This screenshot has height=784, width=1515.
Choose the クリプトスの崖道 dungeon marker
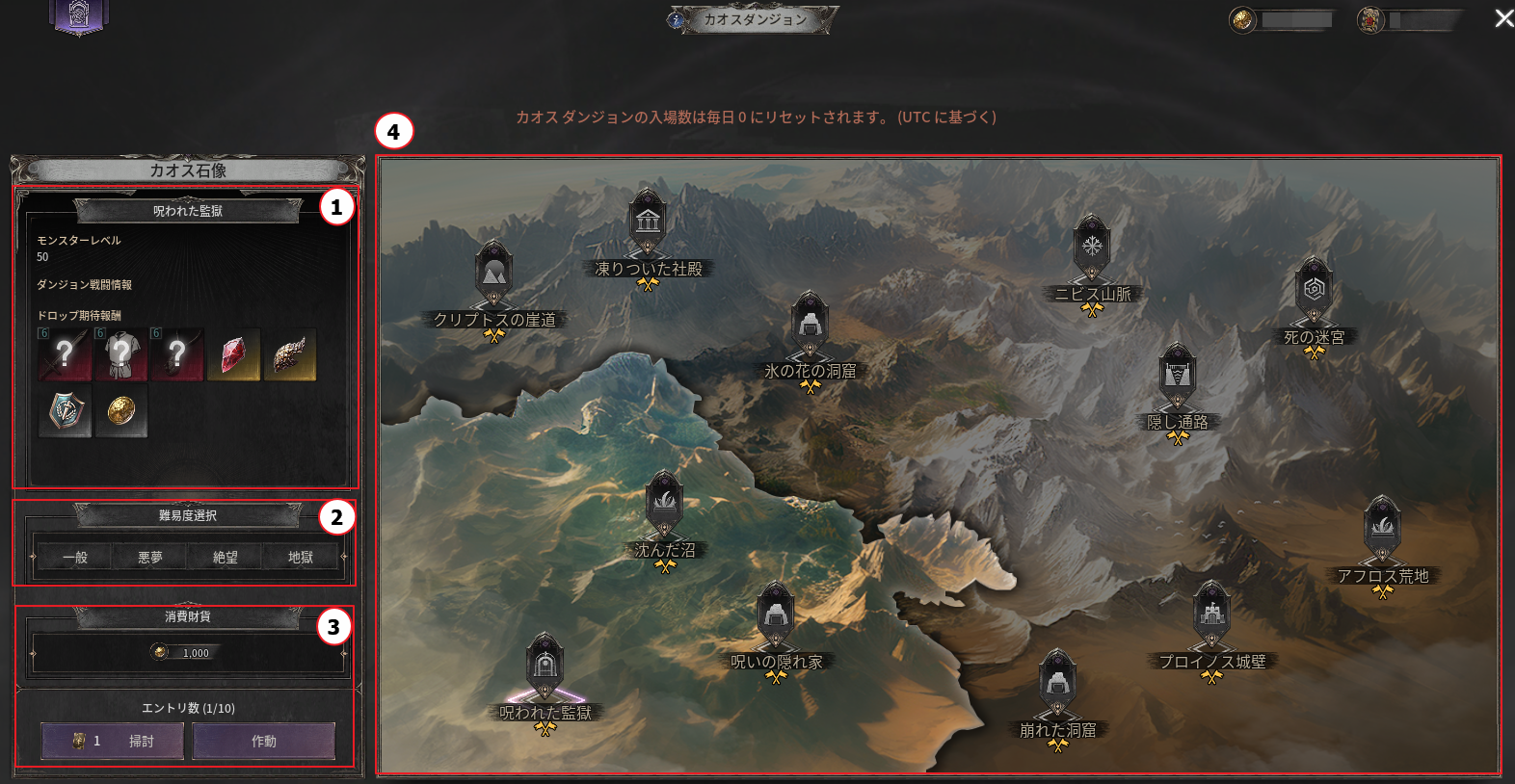[x=493, y=272]
